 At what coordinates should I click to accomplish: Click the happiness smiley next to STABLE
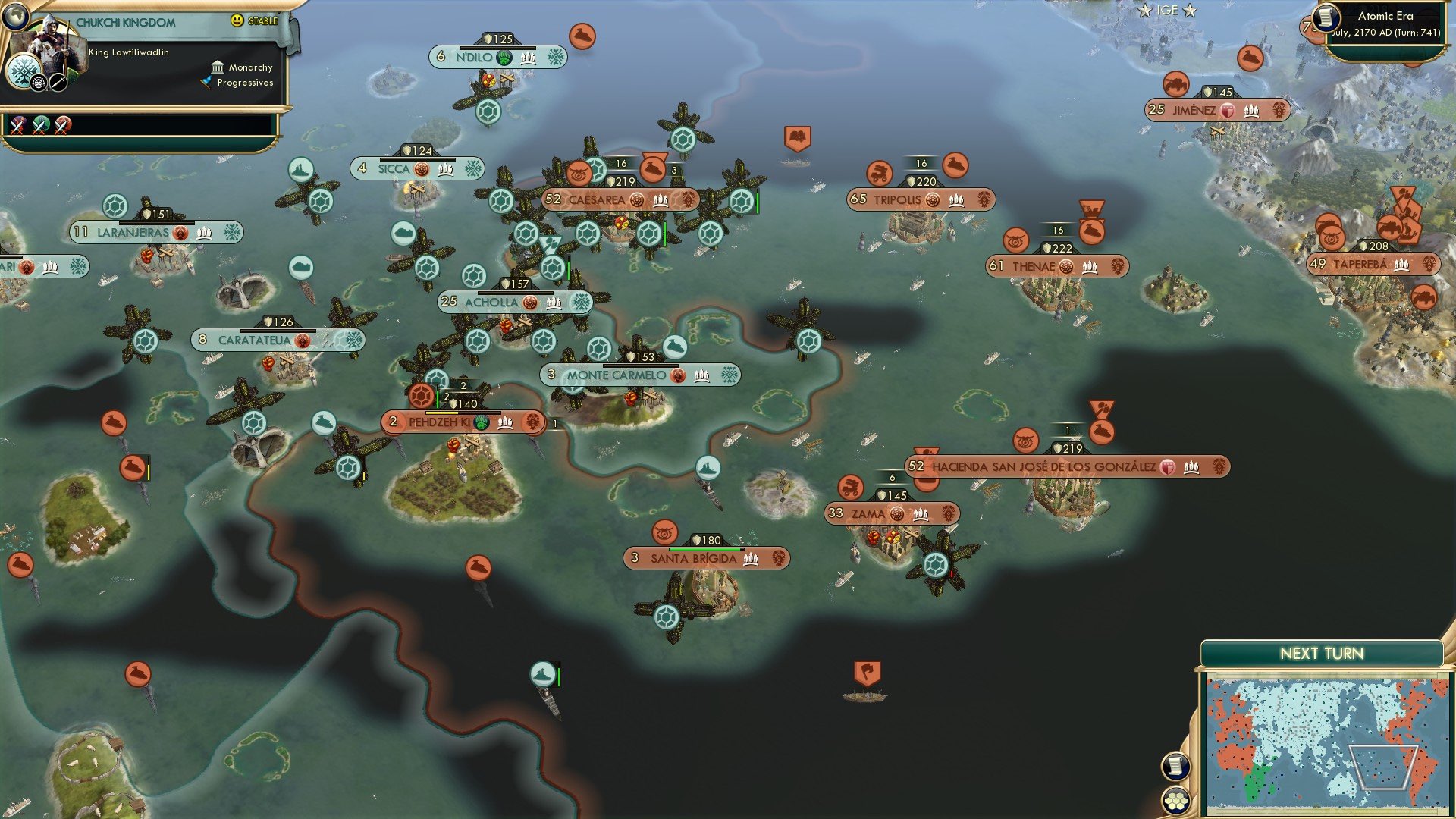[x=237, y=20]
